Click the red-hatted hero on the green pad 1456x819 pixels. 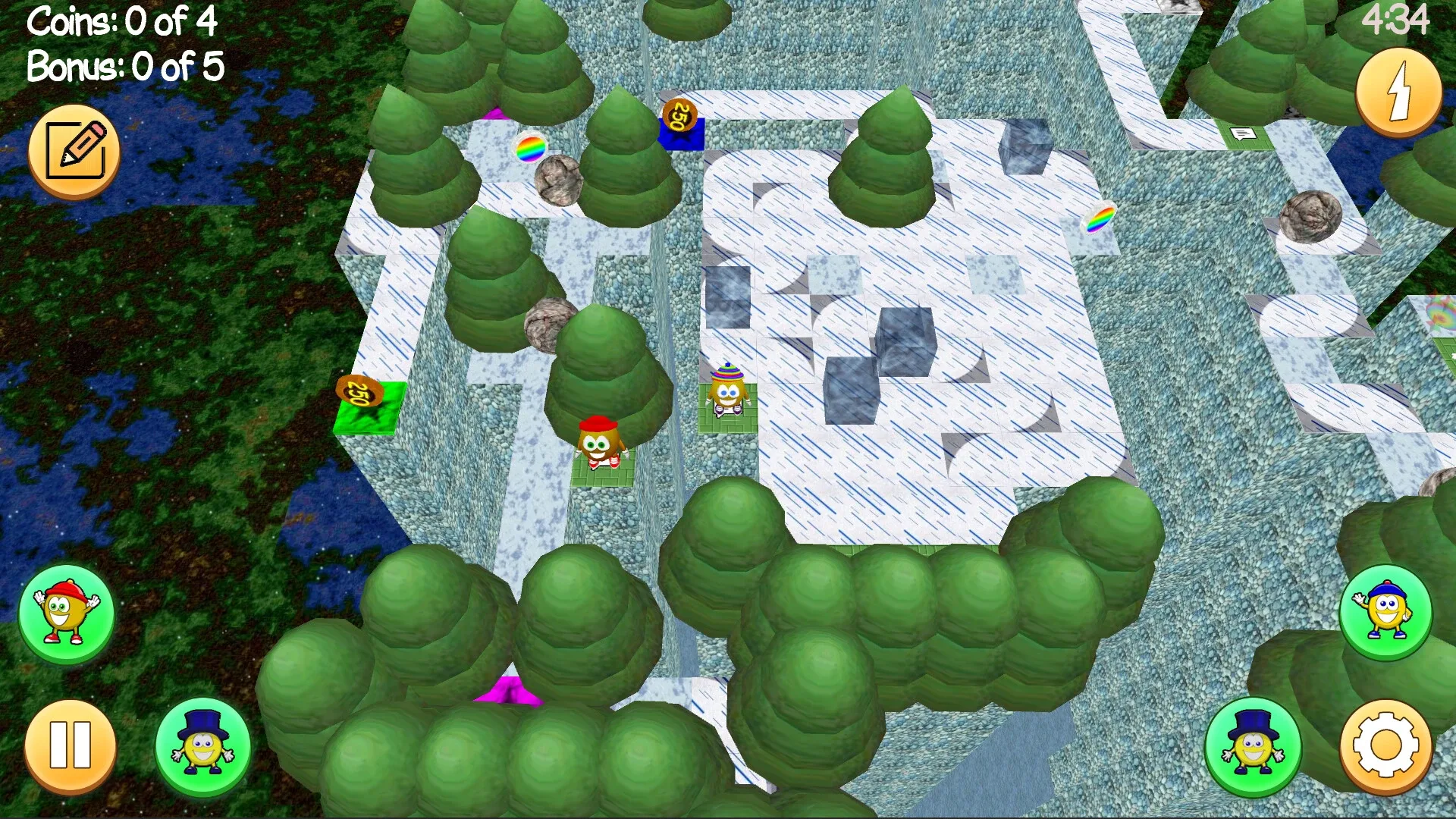point(598,440)
